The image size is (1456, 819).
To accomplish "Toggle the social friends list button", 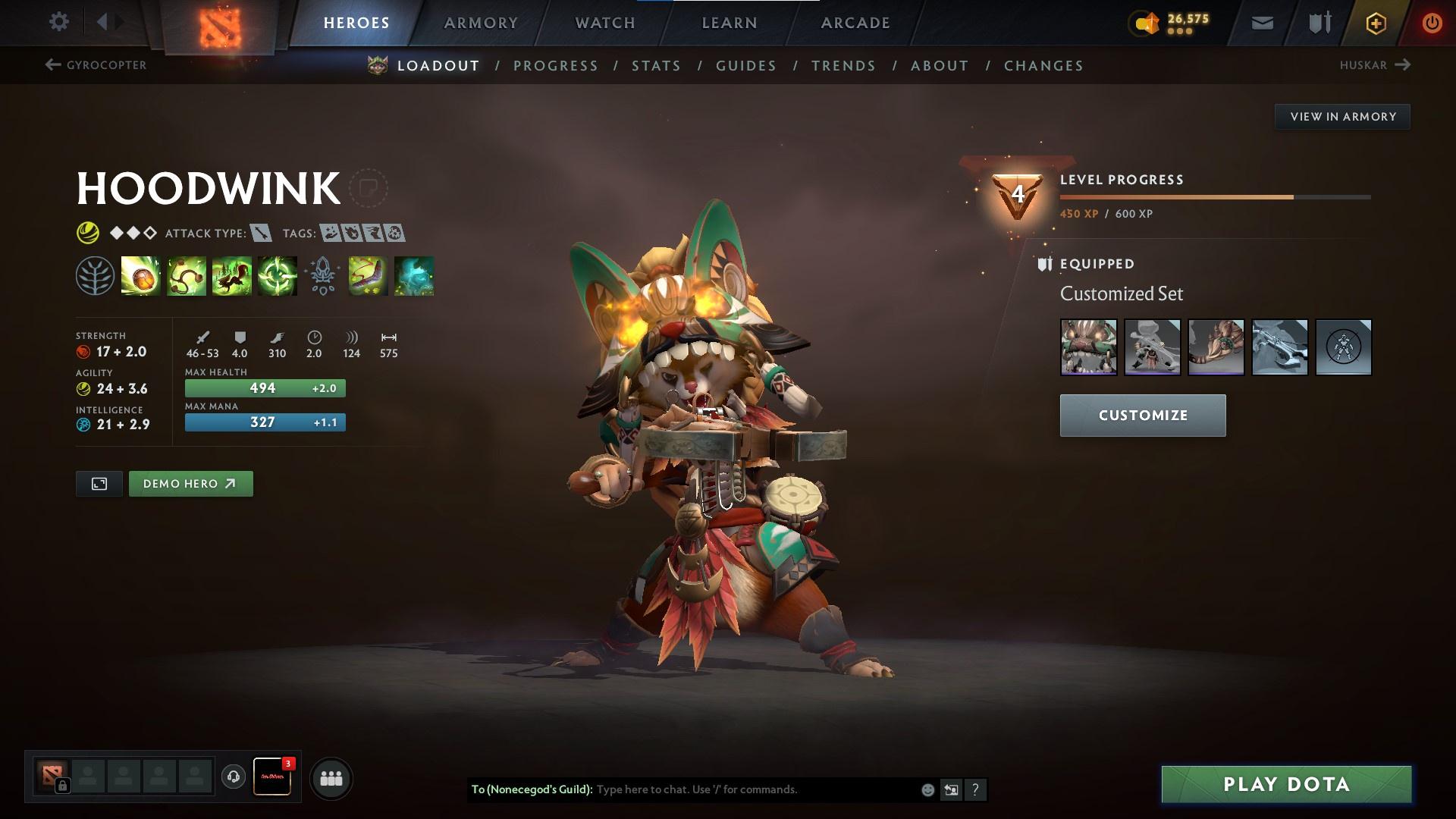I will 331,777.
